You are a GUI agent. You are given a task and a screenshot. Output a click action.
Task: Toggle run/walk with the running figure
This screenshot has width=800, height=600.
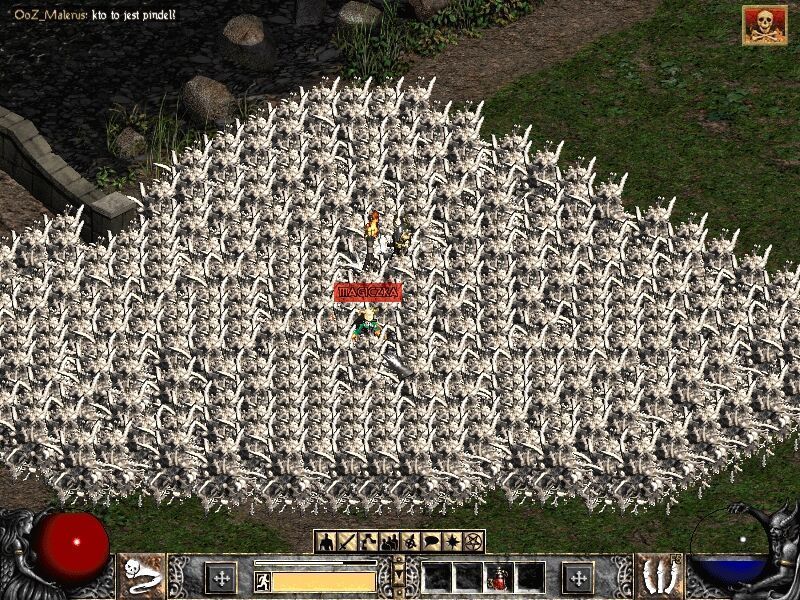tap(262, 581)
